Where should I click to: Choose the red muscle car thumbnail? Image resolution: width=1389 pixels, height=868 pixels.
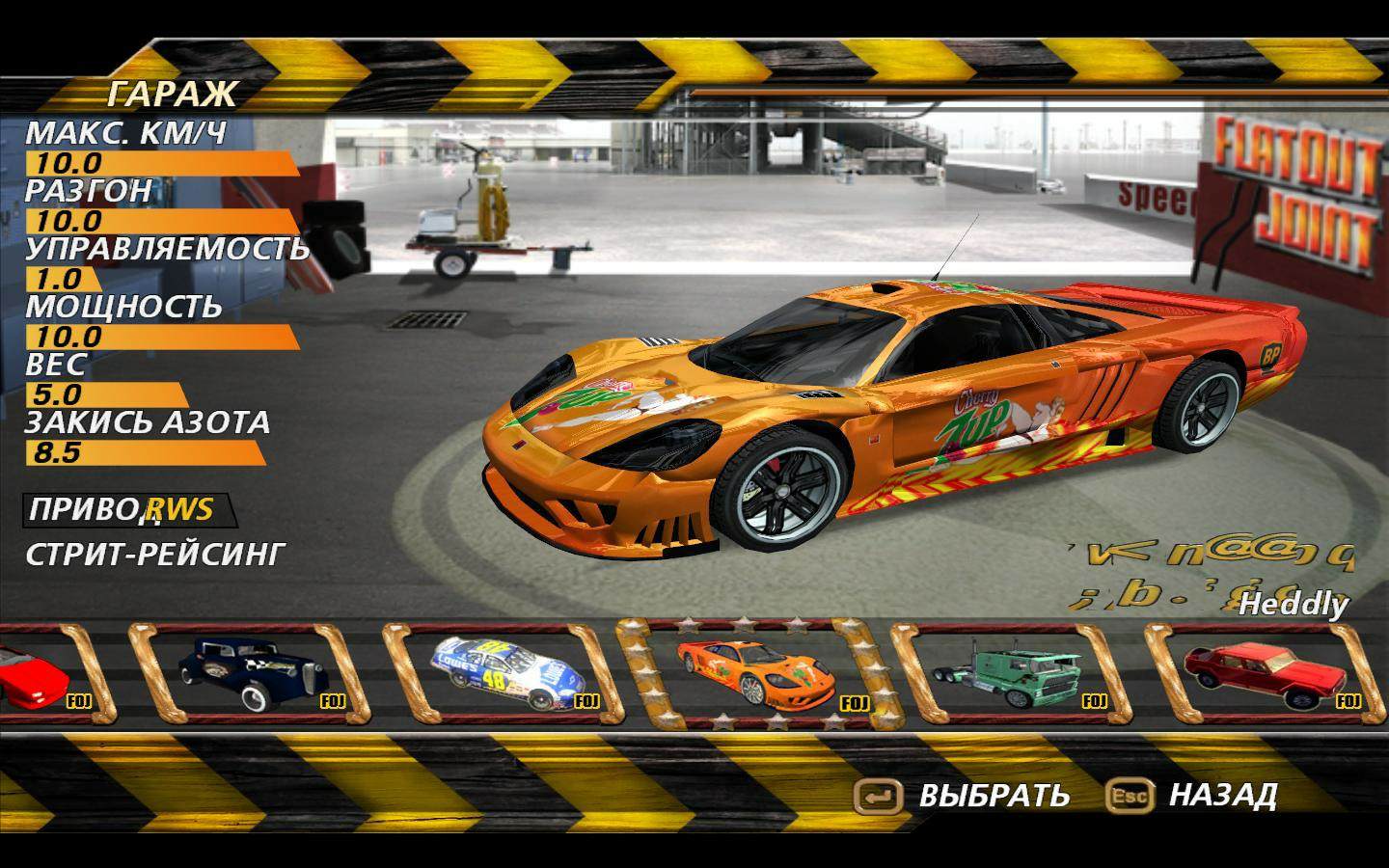(x=1264, y=672)
